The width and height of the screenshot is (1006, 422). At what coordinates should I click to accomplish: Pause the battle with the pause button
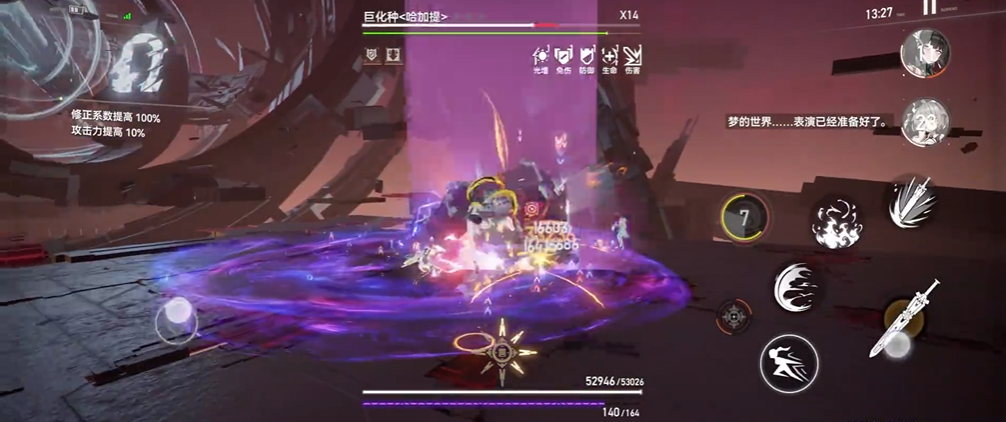tap(930, 8)
